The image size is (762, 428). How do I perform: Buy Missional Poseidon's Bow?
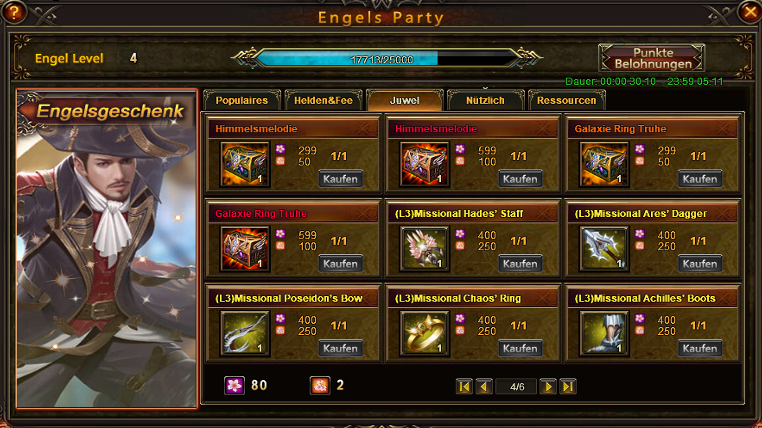coord(340,348)
